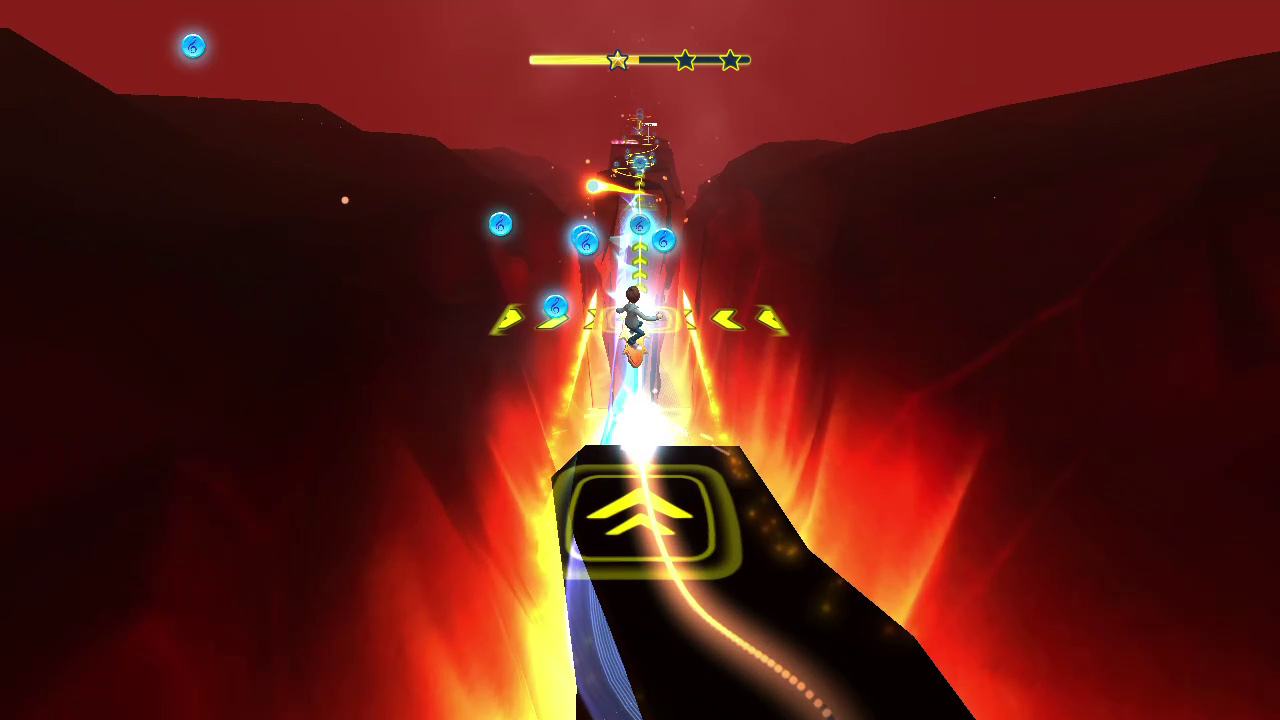Collect the blue music note orb top-left corner
The width and height of the screenshot is (1280, 720).
click(x=192, y=47)
